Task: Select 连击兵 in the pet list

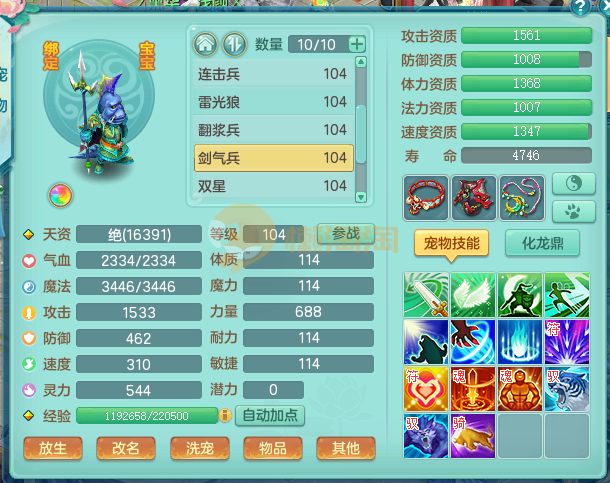Action: [272, 74]
